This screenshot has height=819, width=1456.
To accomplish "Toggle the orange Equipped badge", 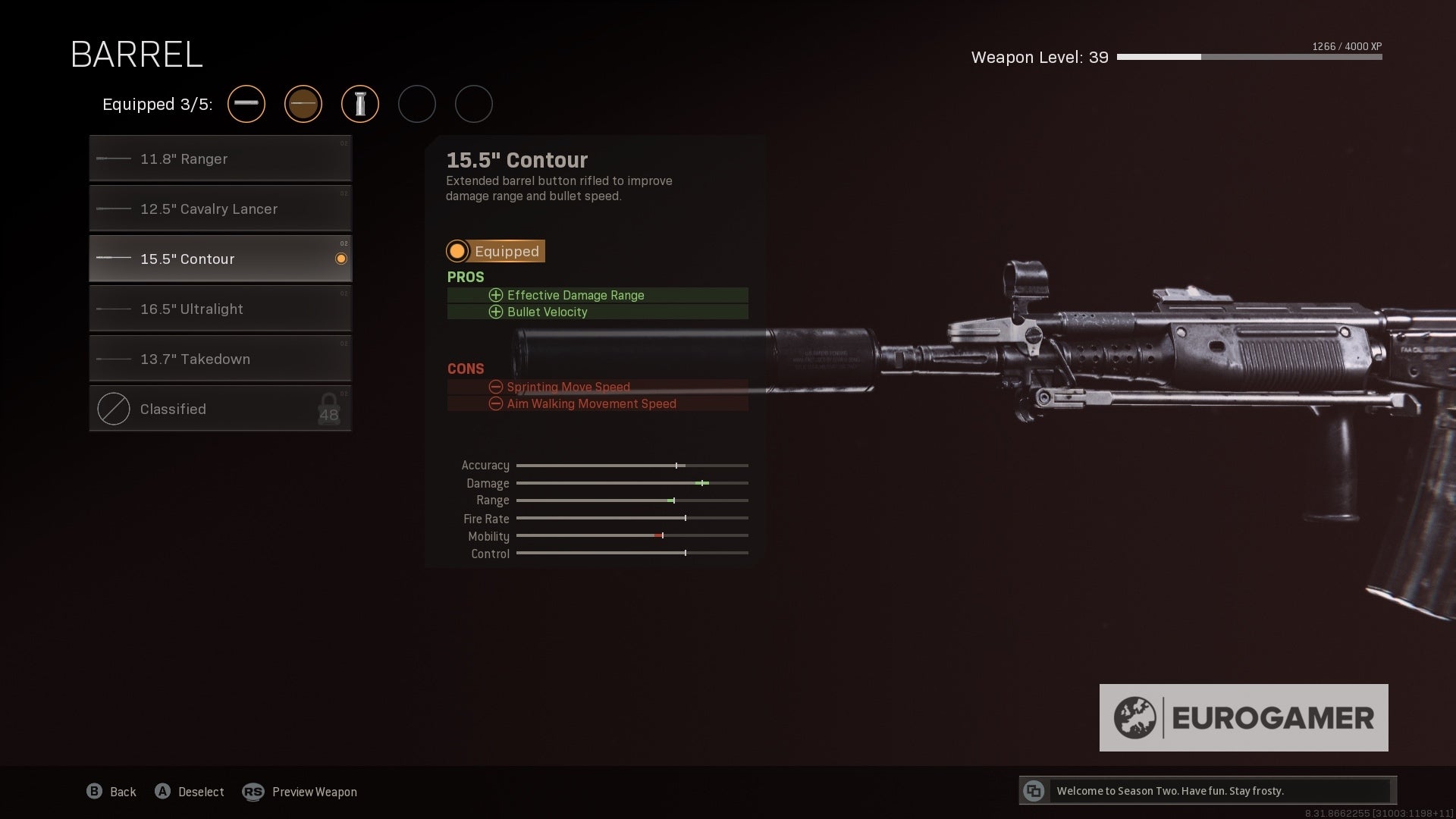I will 495,251.
